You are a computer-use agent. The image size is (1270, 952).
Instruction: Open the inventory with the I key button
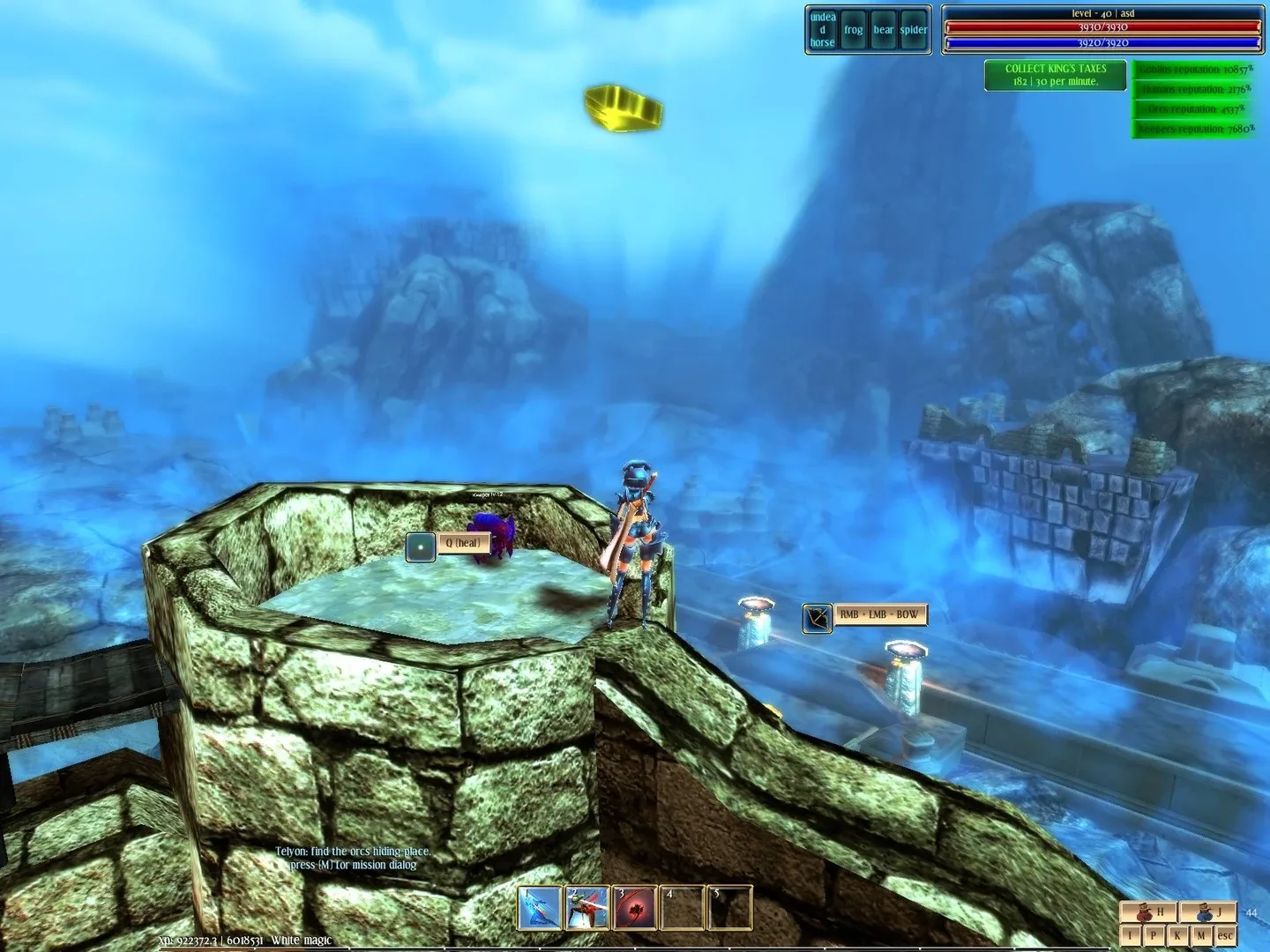click(x=1131, y=935)
